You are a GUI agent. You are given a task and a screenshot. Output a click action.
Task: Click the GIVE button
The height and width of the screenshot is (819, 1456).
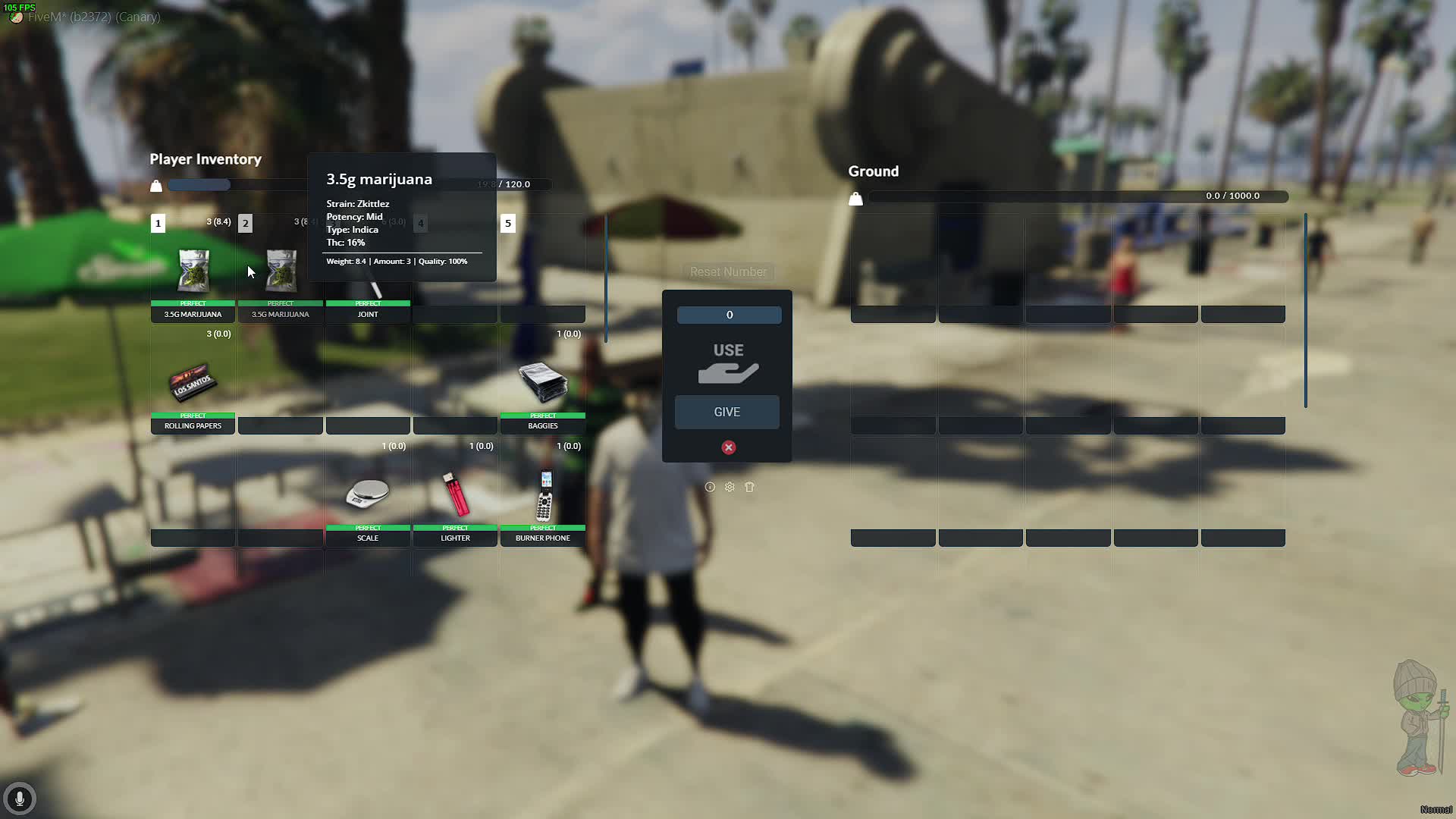click(x=727, y=412)
